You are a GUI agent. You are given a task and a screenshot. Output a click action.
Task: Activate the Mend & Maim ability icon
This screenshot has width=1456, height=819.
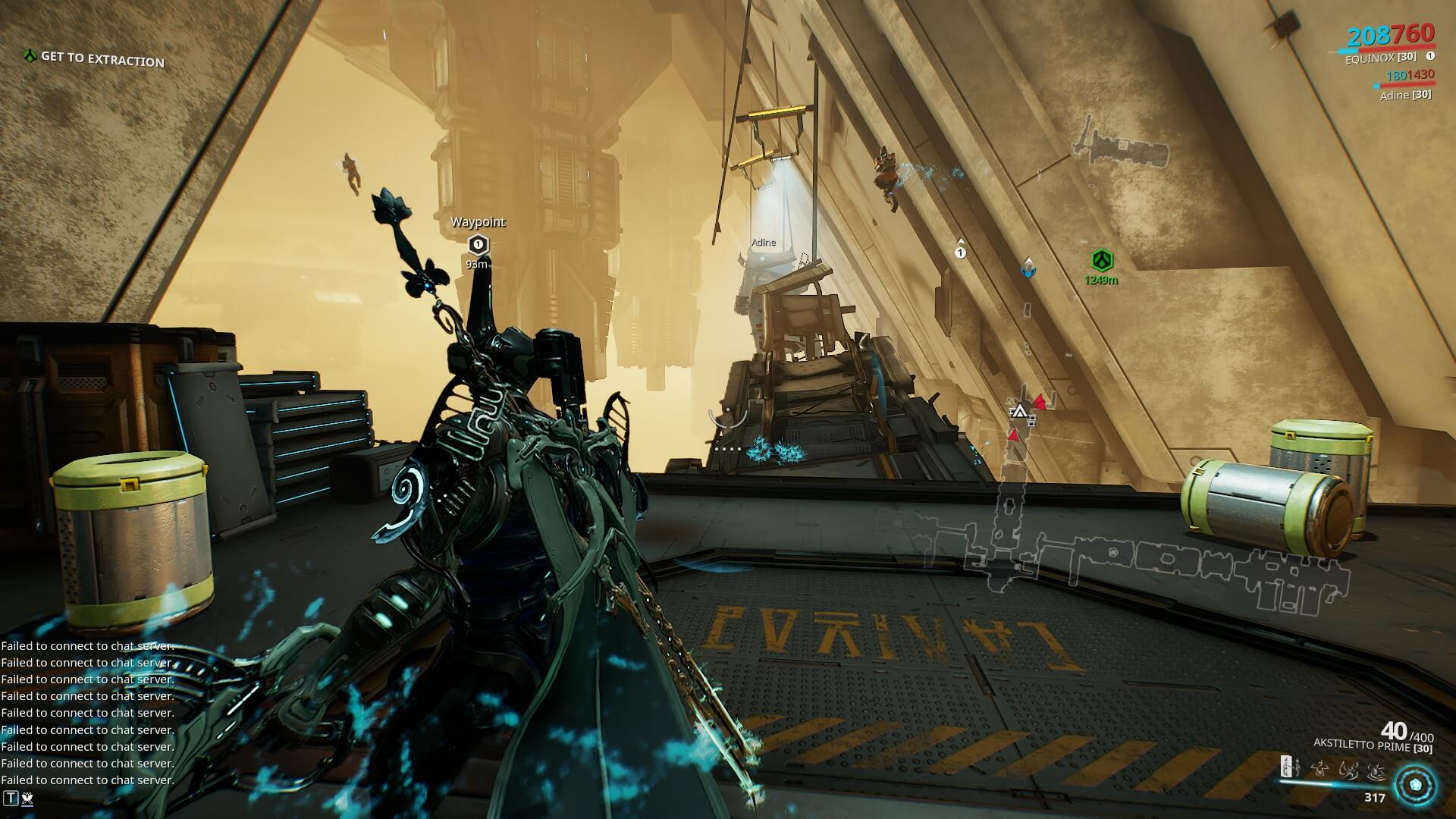coord(1376,770)
